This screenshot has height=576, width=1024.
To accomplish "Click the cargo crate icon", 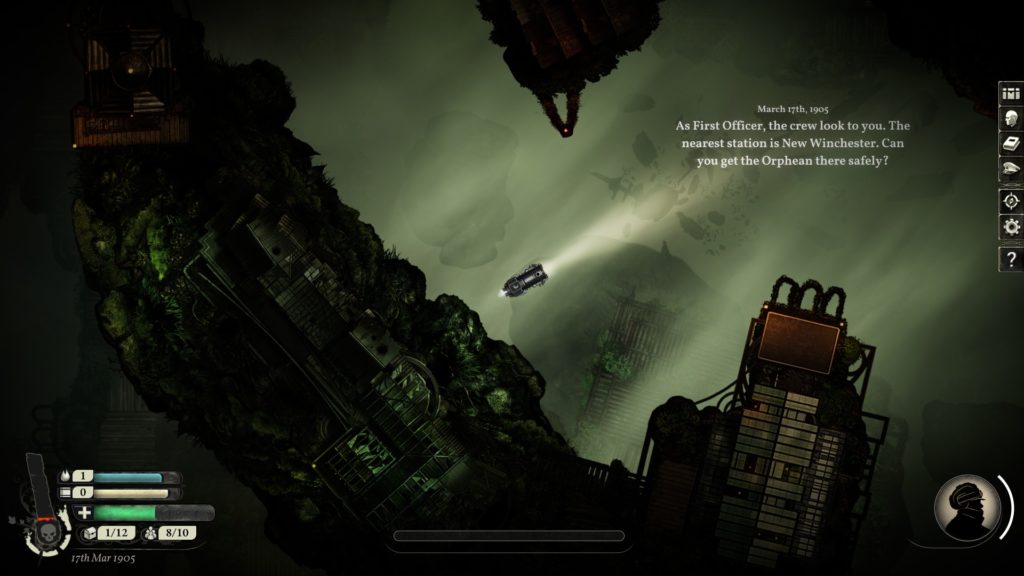I will coord(87,532).
